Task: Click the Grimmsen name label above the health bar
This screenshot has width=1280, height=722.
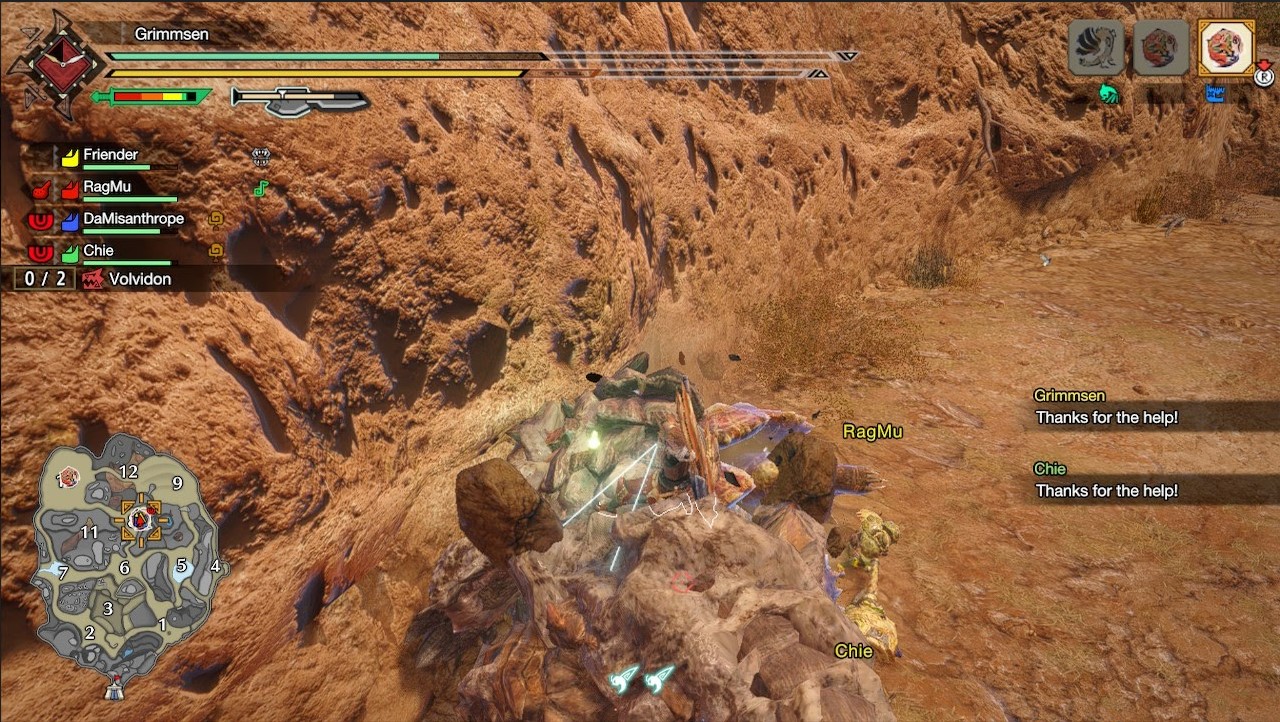Action: tap(171, 33)
